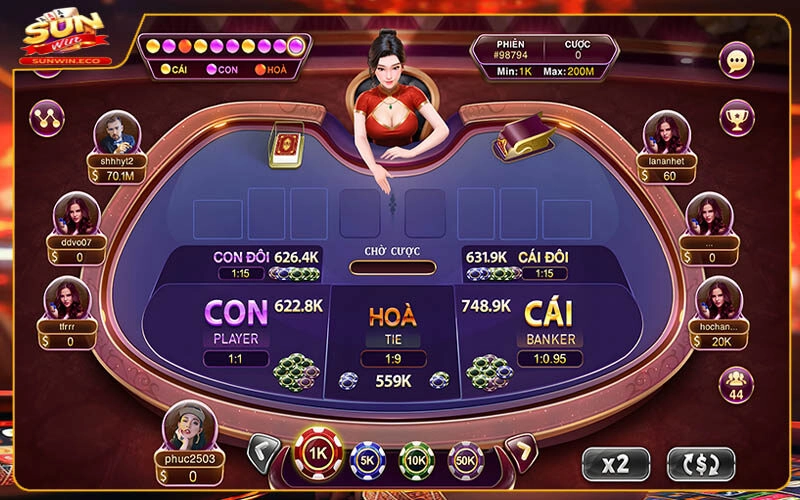Open the phuc2503 player profile avatar
The height and width of the screenshot is (500, 800).
(189, 425)
